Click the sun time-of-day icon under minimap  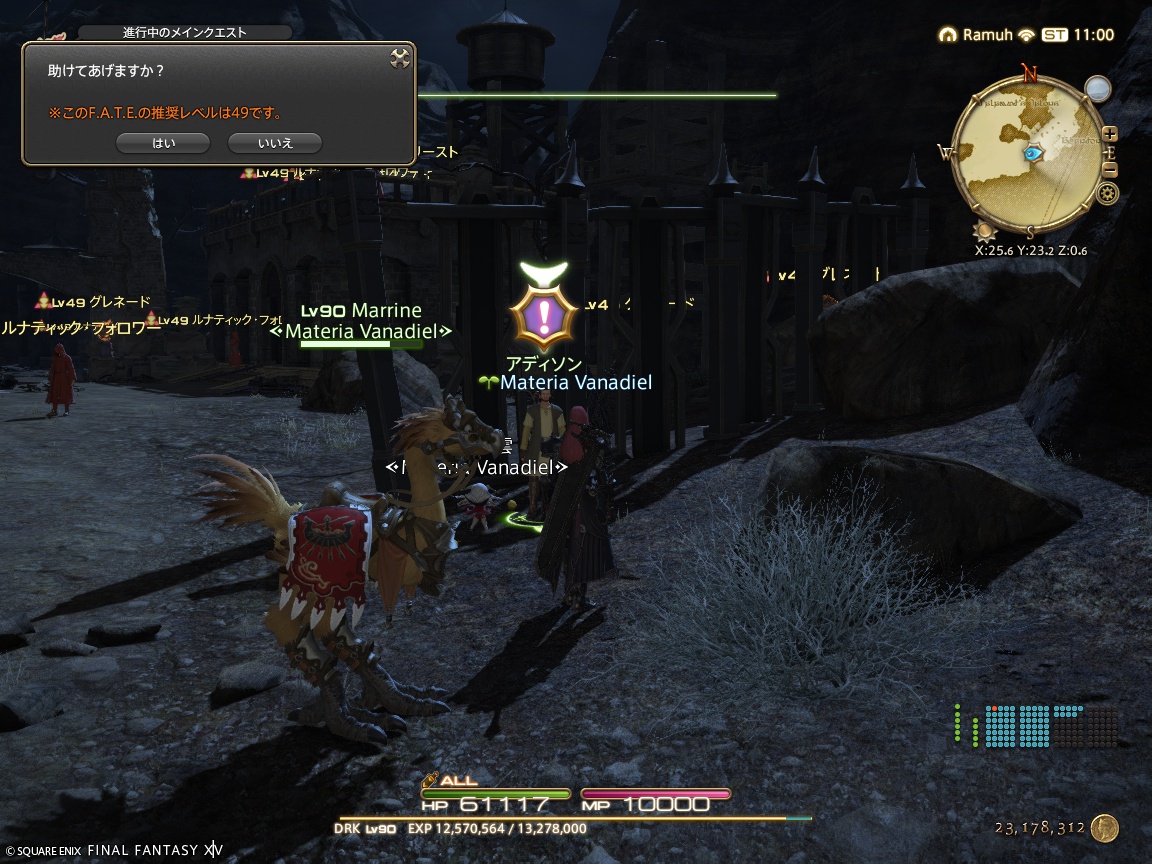tap(987, 233)
